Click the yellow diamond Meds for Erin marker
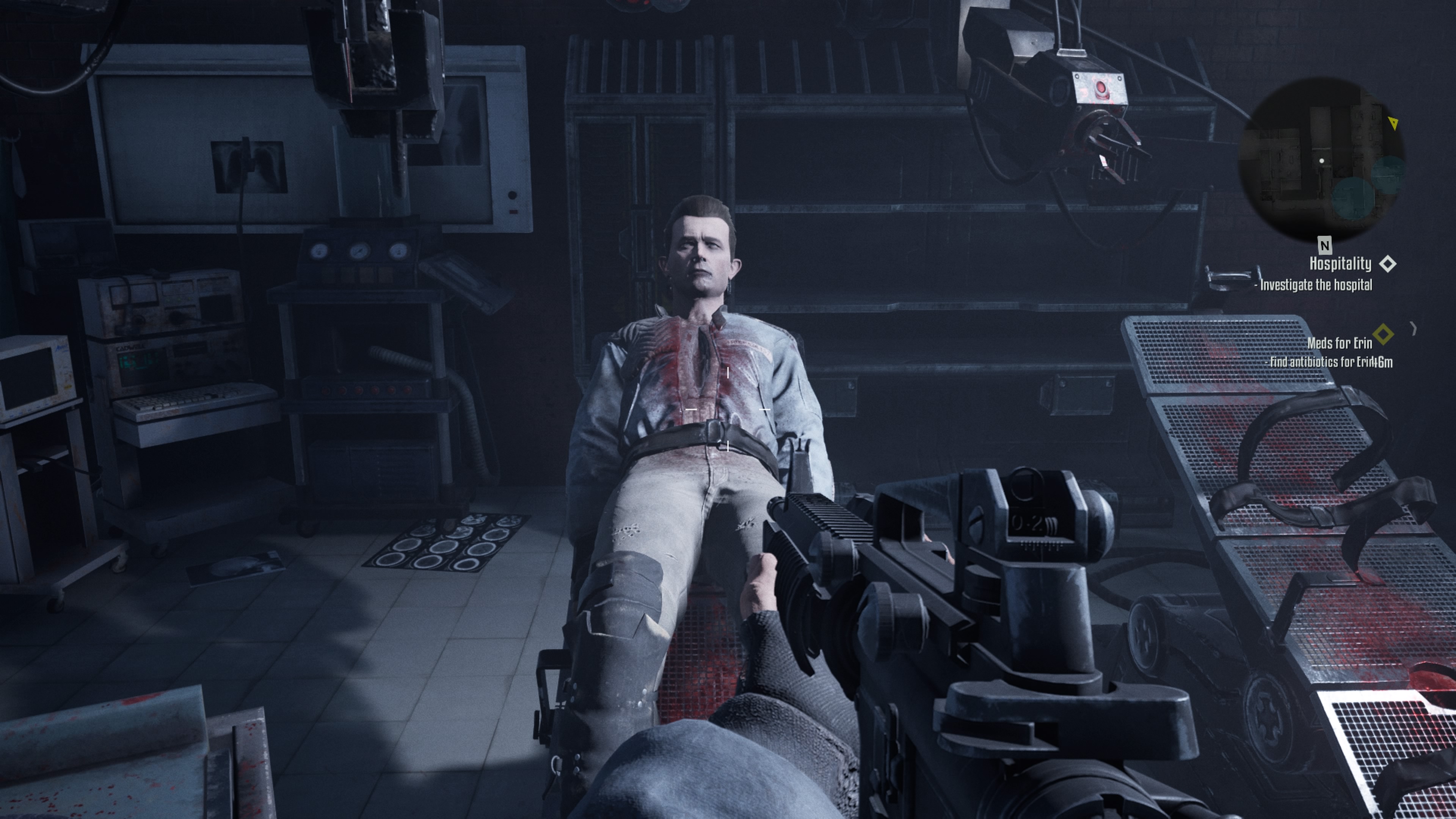The height and width of the screenshot is (819, 1456). pyautogui.click(x=1383, y=334)
